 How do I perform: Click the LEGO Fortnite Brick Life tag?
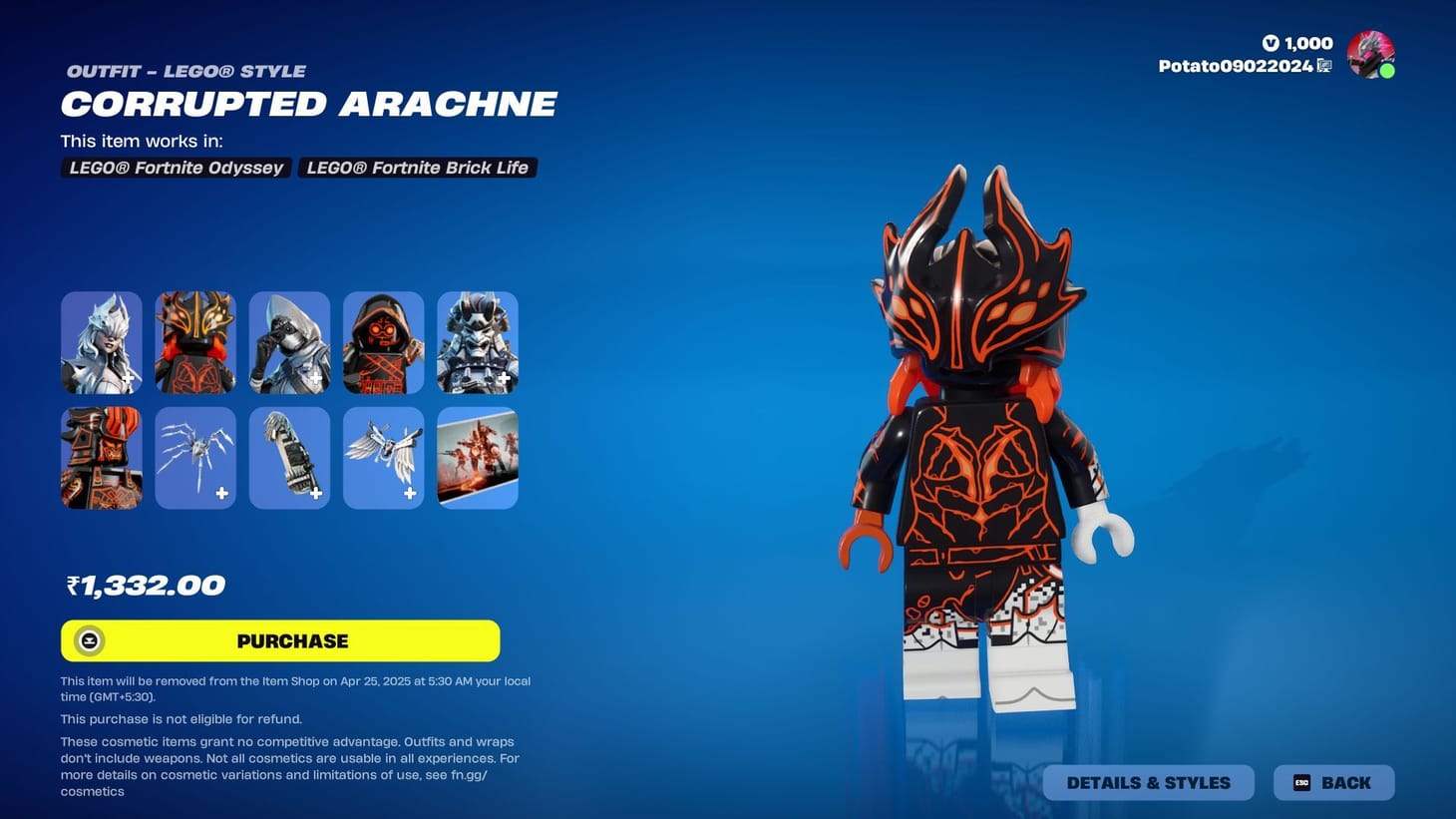[x=417, y=168]
